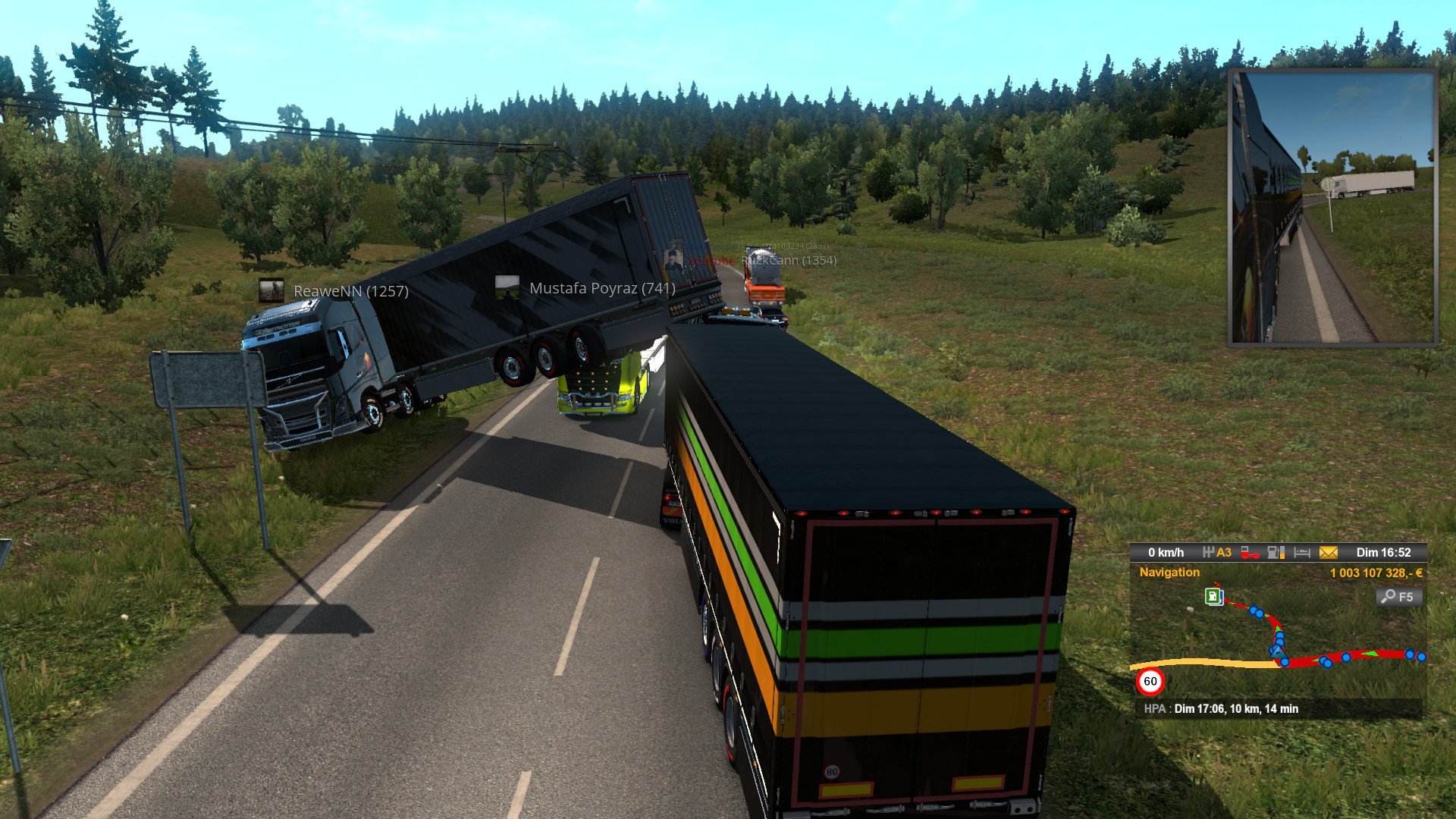
Task: Click the magnifier zoom button on the route advisor
Action: tap(1398, 597)
